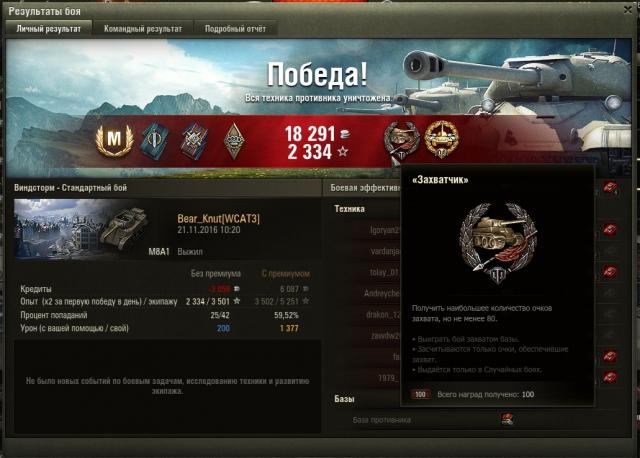This screenshot has height=458, width=640.
Task: Click the gold round tank medal
Action: (x=440, y=138)
